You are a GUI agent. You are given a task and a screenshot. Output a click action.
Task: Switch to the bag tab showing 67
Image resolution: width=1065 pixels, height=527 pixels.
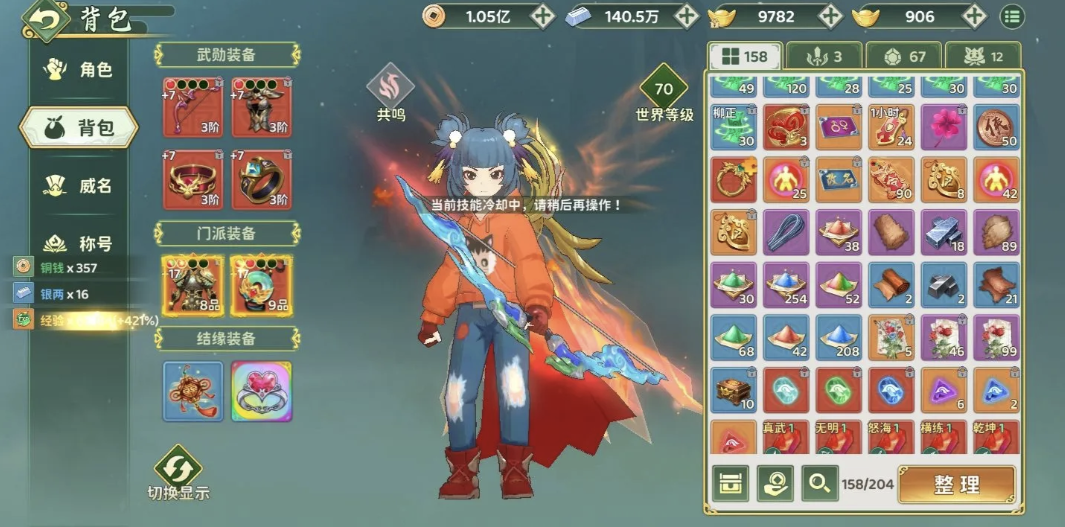pyautogui.click(x=903, y=56)
